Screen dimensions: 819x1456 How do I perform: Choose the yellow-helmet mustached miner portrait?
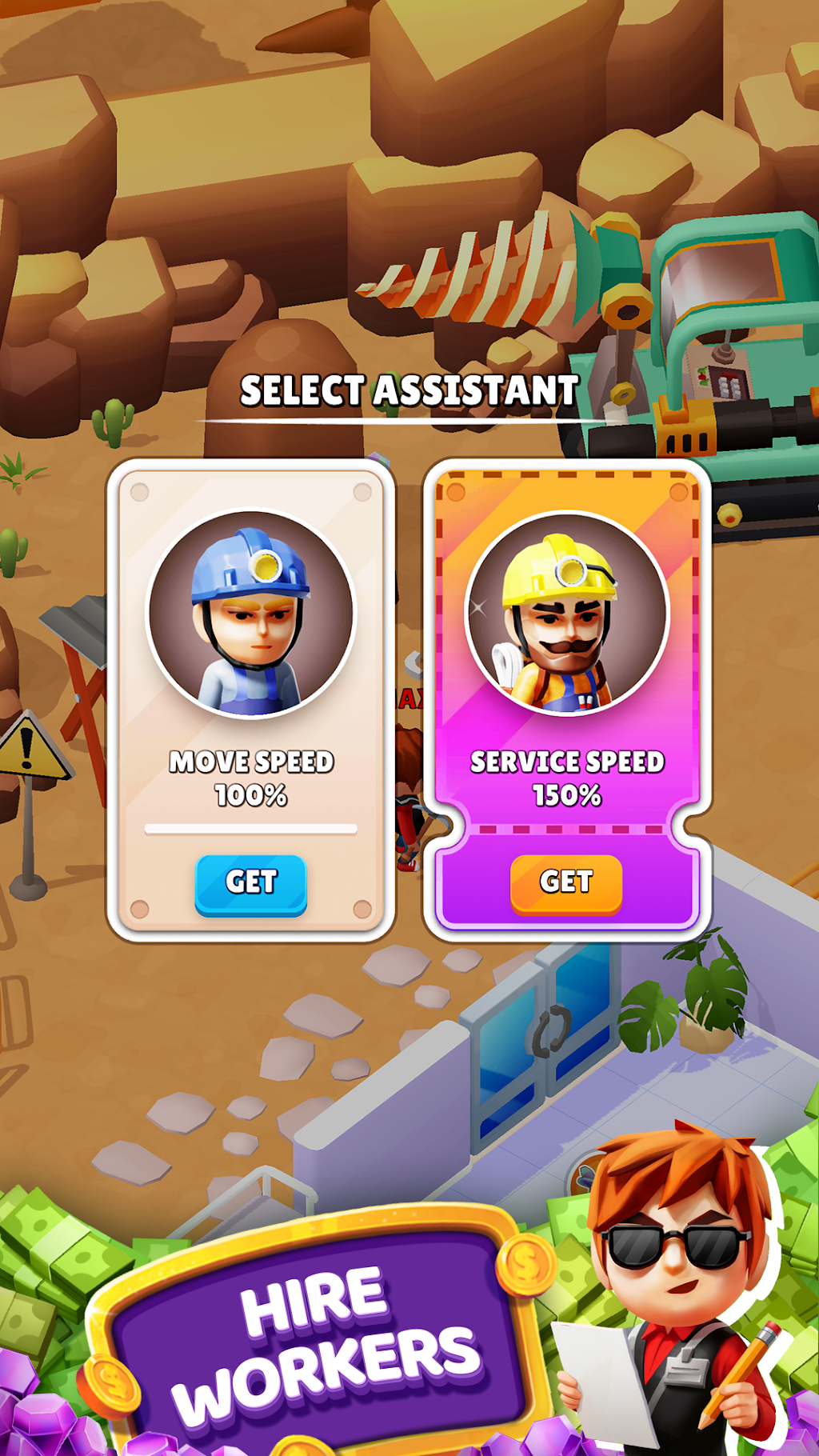point(566,614)
